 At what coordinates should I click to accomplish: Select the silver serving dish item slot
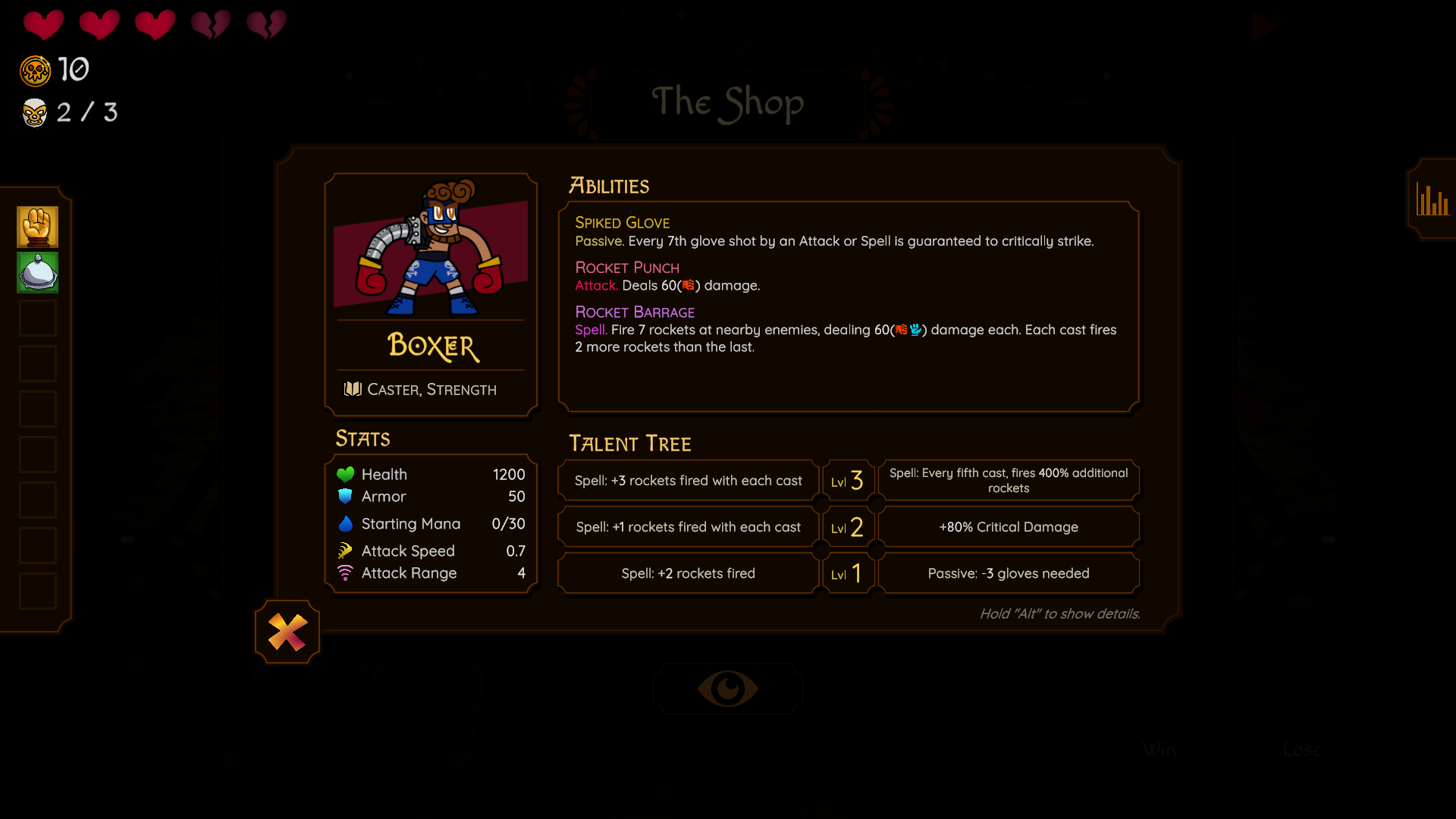click(x=38, y=272)
